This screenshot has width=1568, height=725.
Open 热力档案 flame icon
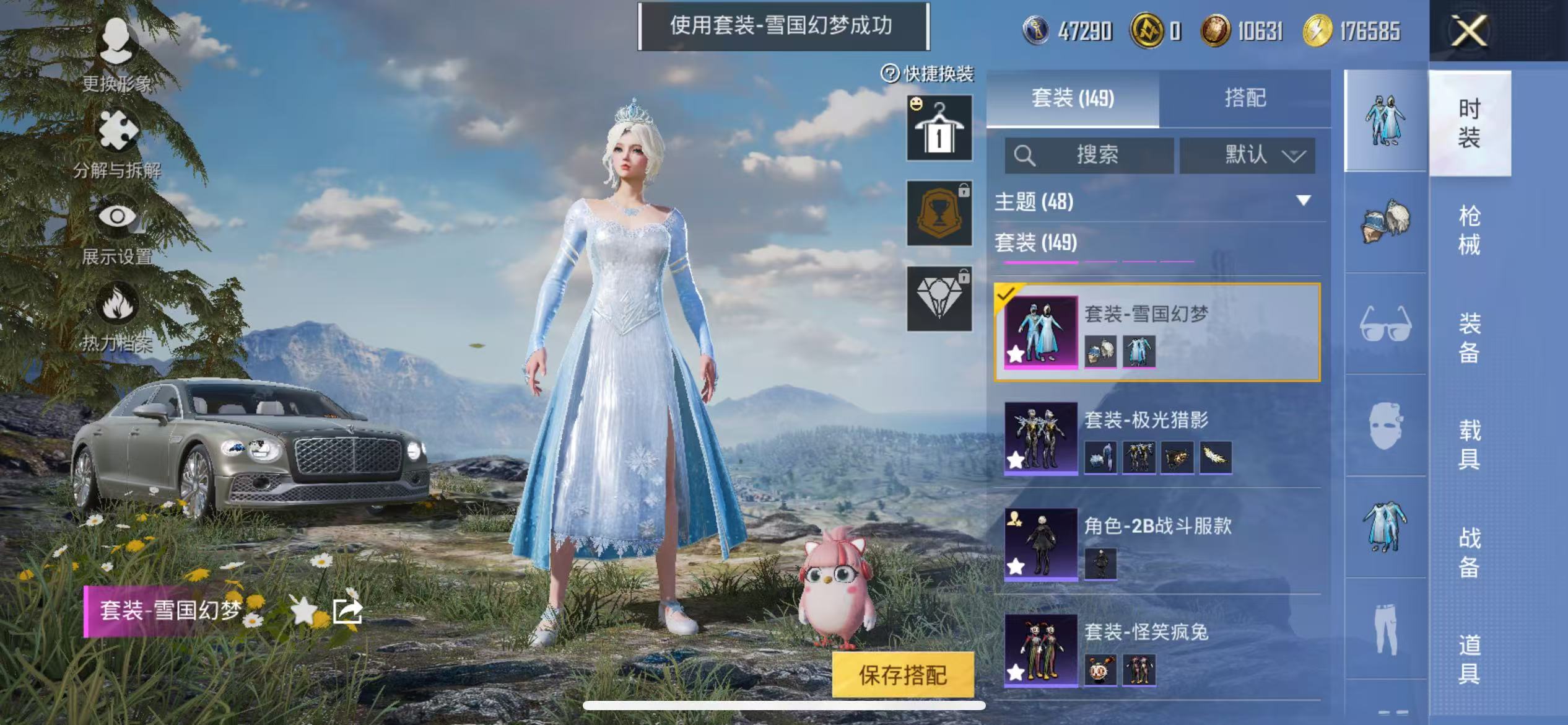point(116,316)
